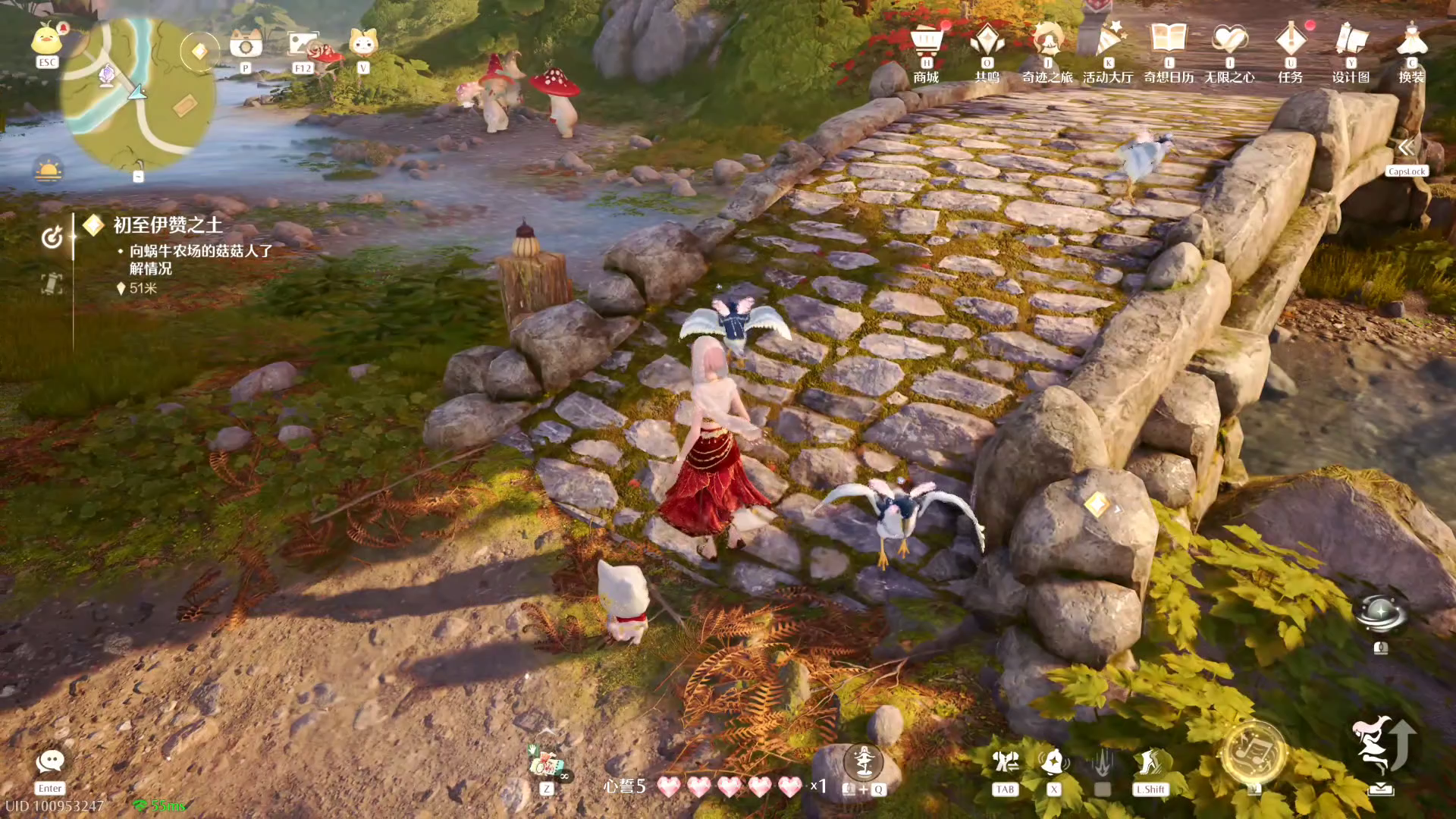Open the picture F12 icon
This screenshot has width=1456, height=819.
303,44
